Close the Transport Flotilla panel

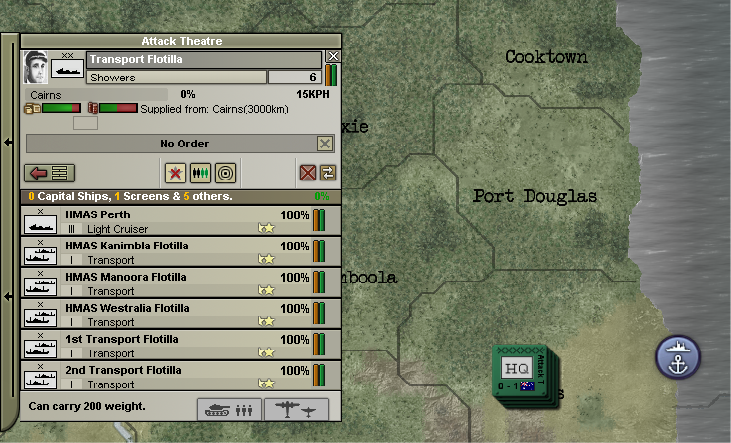click(x=334, y=57)
